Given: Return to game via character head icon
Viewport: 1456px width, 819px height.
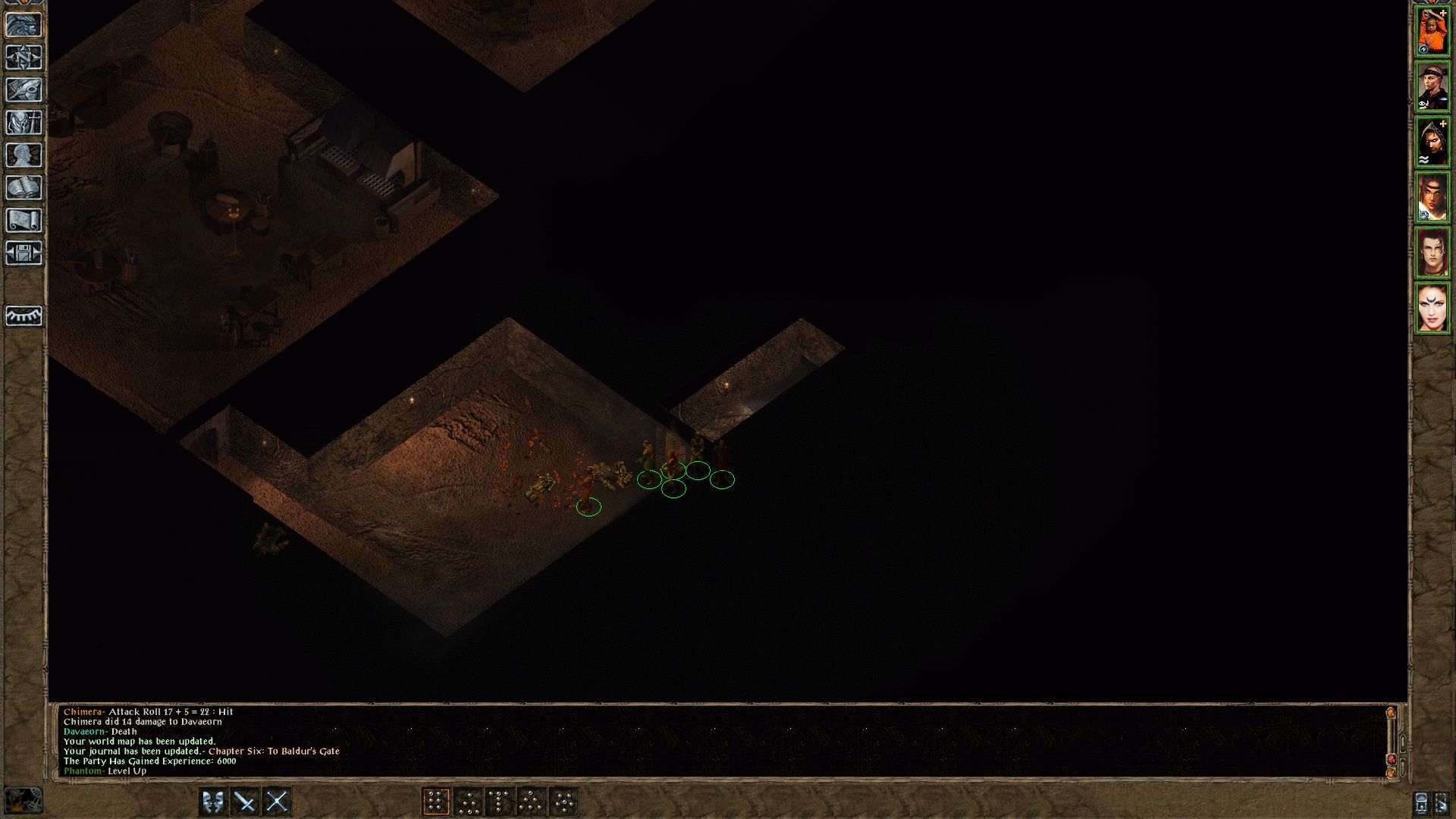Looking at the screenshot, I should 25,25.
